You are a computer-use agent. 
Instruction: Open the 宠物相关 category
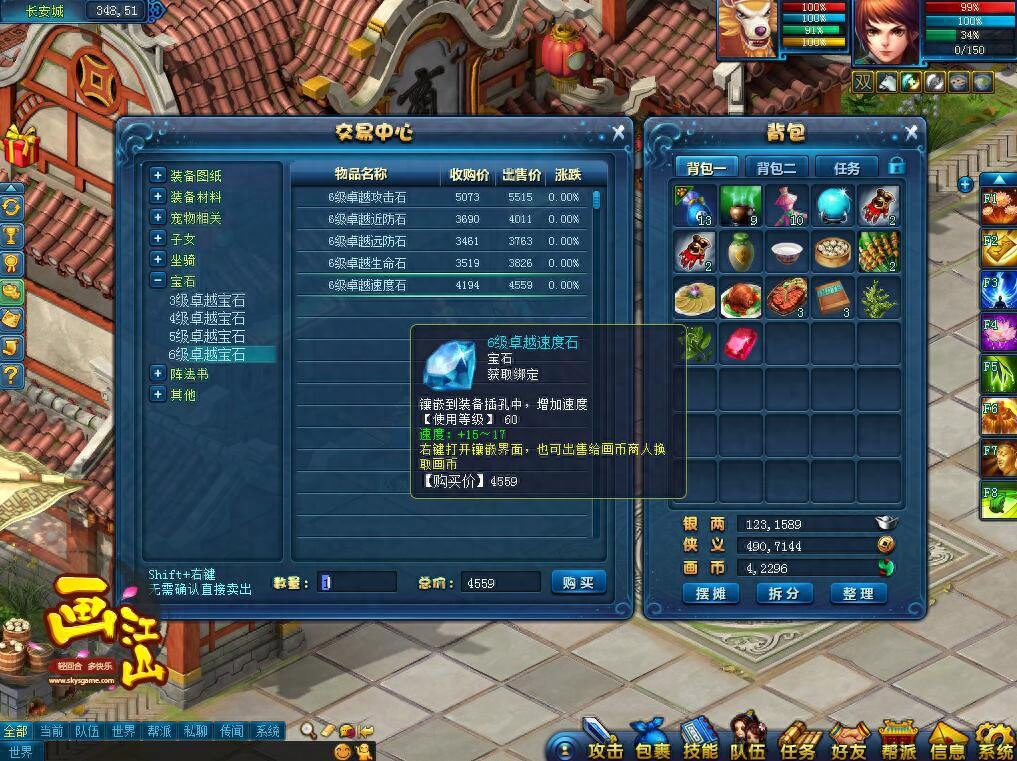157,218
